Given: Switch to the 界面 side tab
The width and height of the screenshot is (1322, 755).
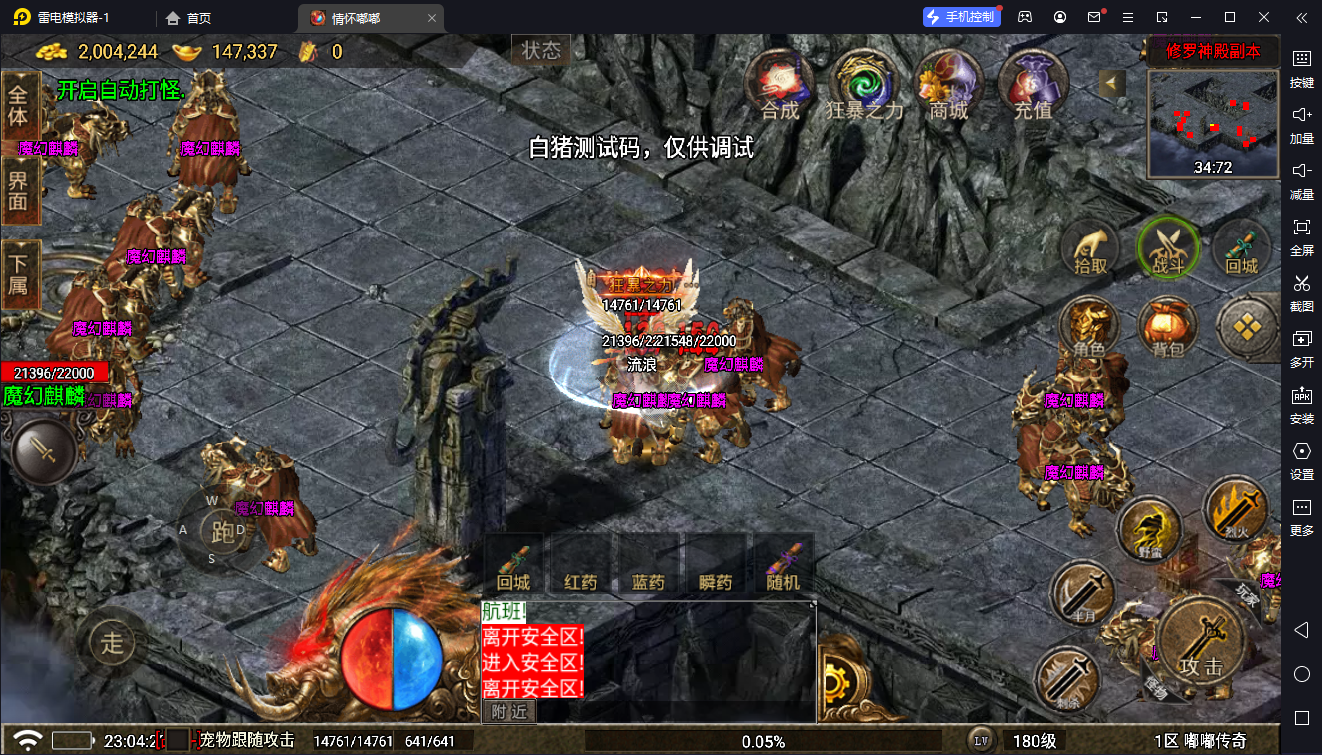Looking at the screenshot, I should [20, 190].
